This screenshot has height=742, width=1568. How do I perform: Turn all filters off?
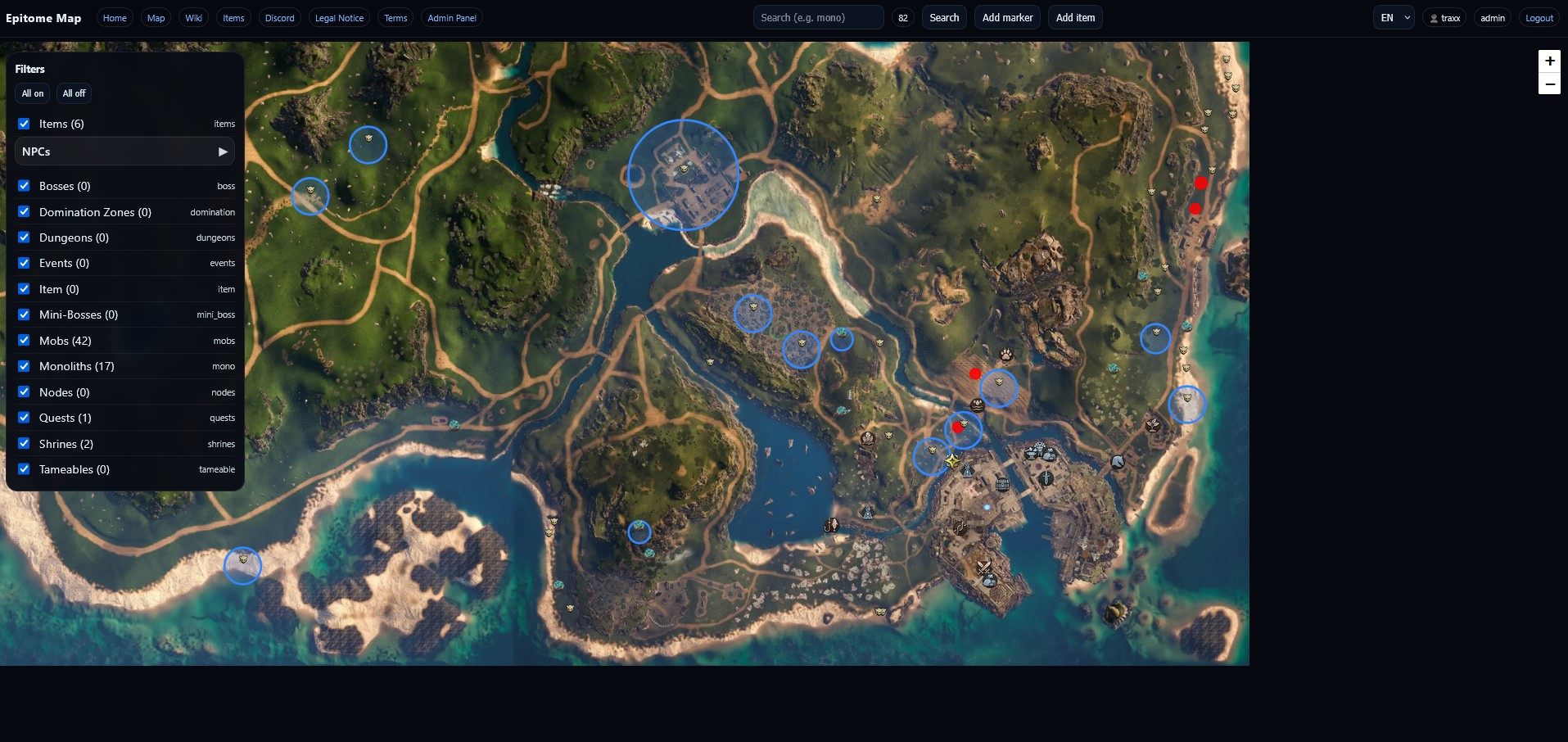pos(74,93)
